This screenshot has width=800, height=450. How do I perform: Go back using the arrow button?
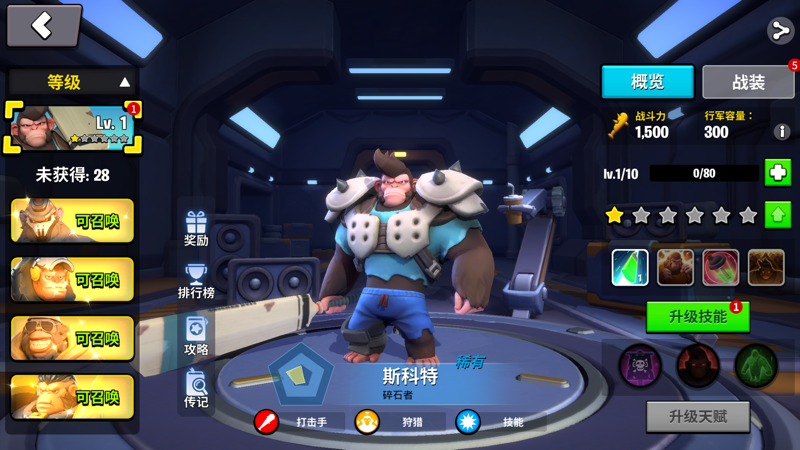click(43, 27)
